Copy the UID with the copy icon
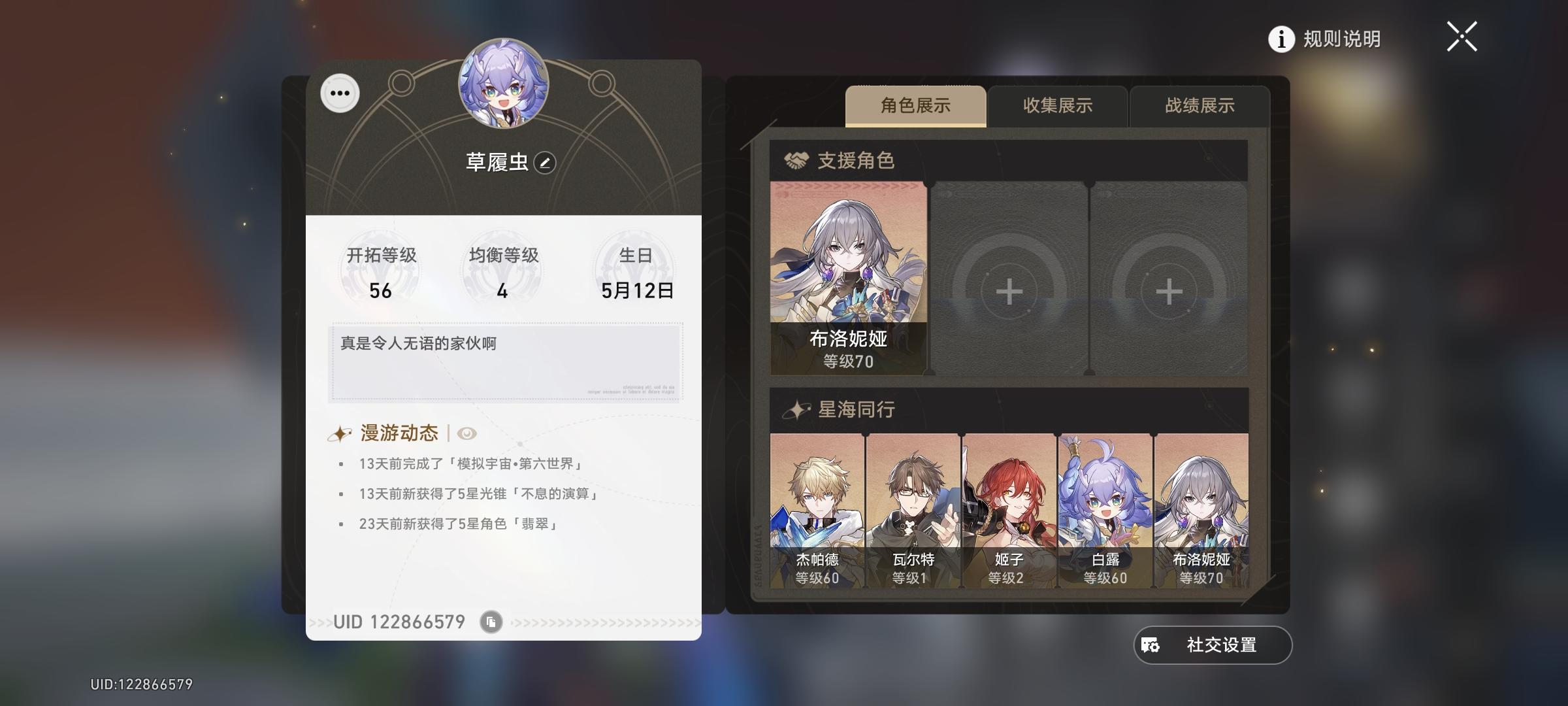 click(490, 622)
